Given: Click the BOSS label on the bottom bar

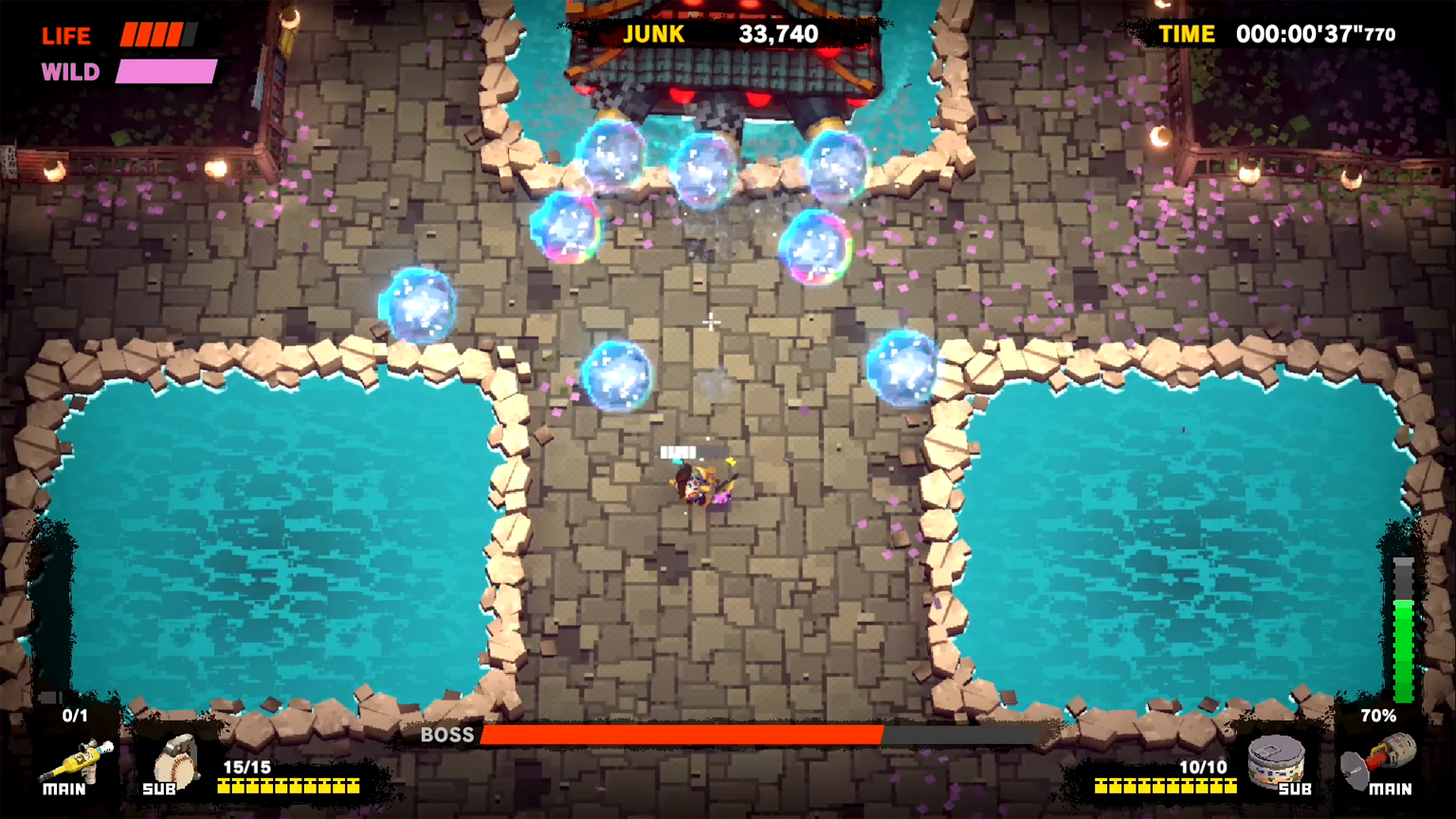Looking at the screenshot, I should pyautogui.click(x=448, y=735).
